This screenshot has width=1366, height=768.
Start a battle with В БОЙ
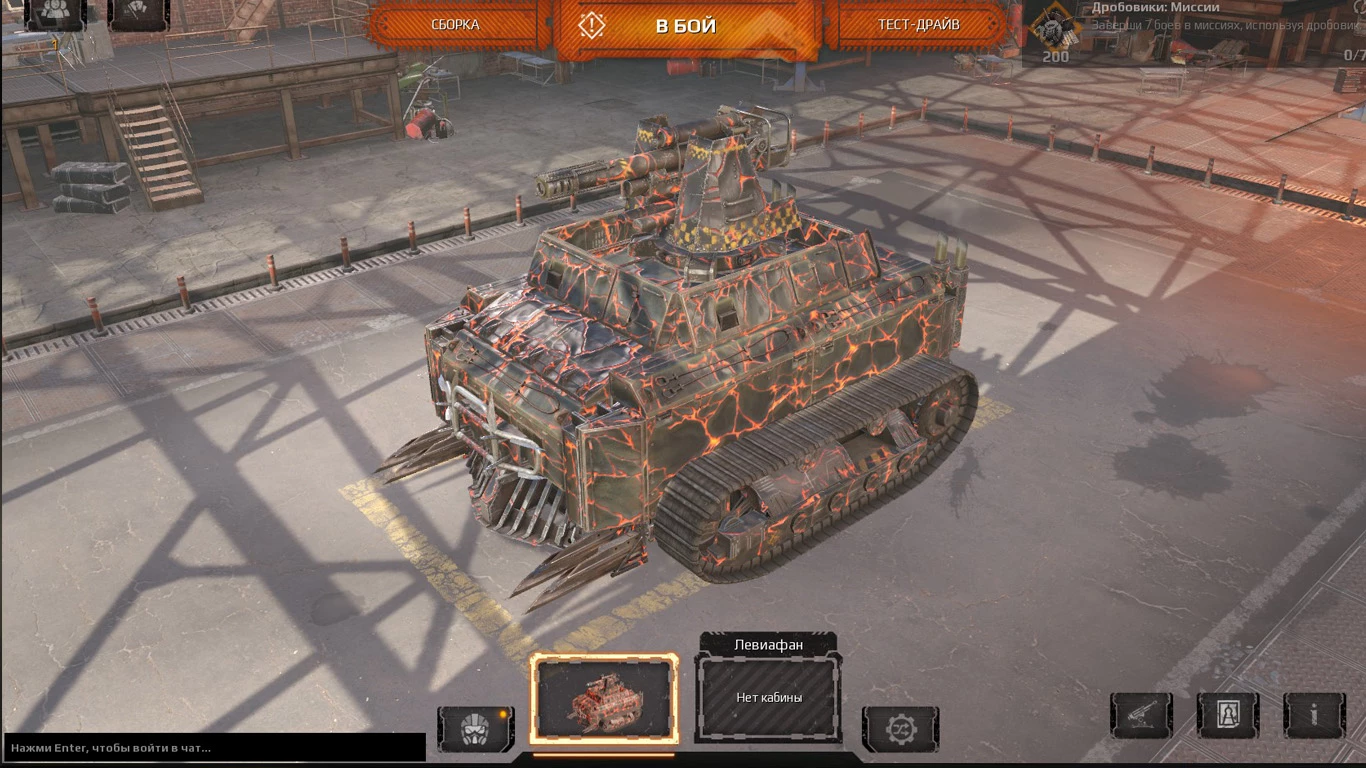[686, 26]
